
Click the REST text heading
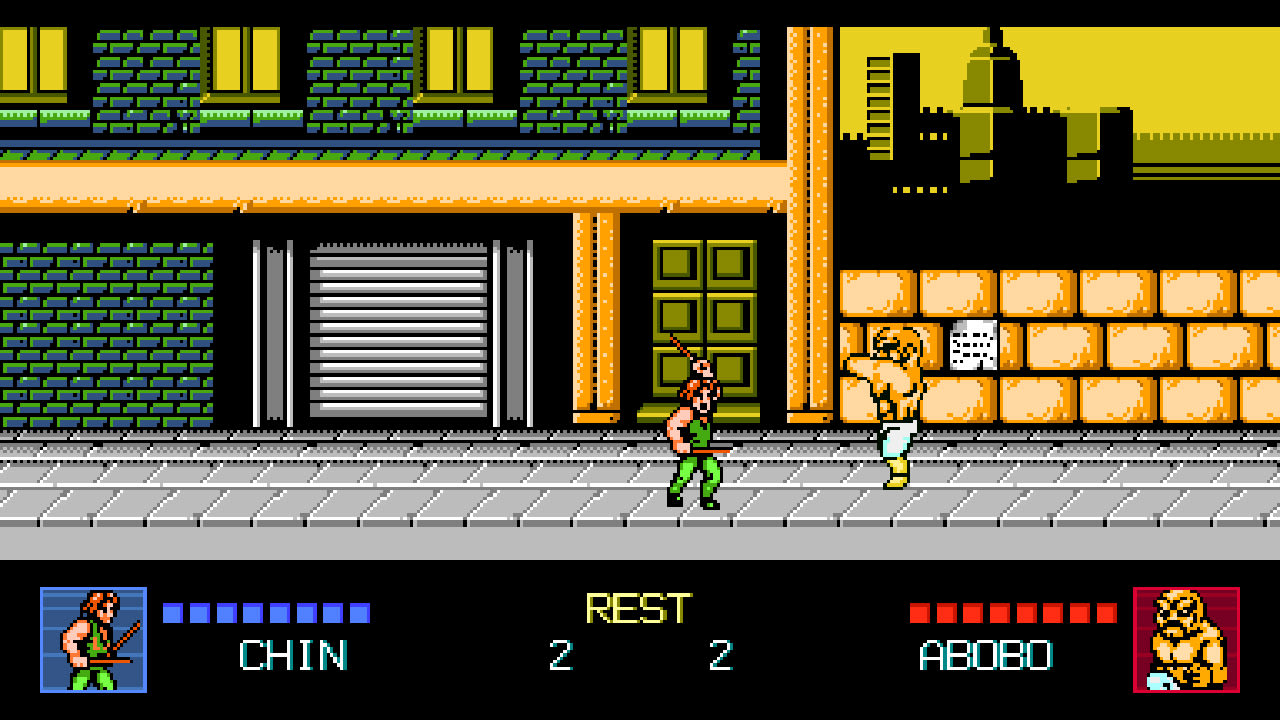(x=637, y=606)
